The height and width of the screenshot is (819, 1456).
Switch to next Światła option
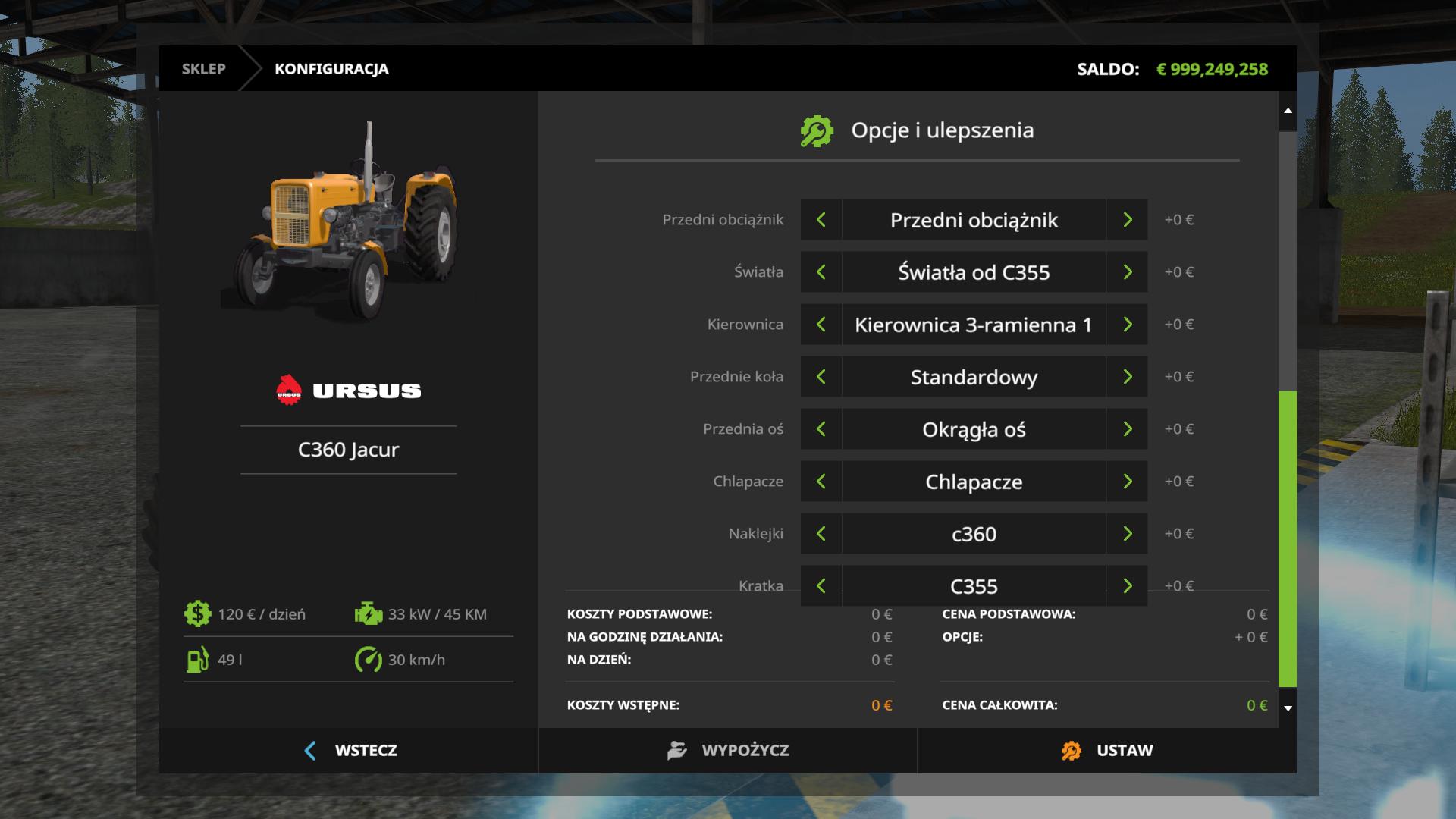point(1127,272)
